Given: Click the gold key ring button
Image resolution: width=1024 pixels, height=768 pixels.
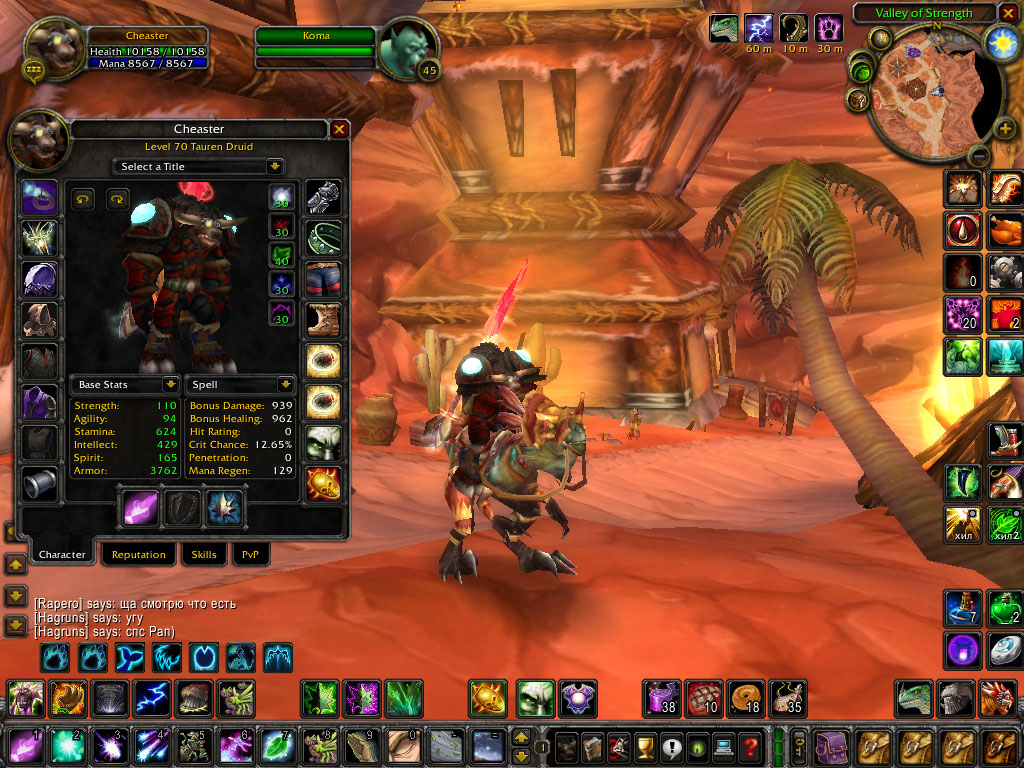Looking at the screenshot, I should click(799, 747).
